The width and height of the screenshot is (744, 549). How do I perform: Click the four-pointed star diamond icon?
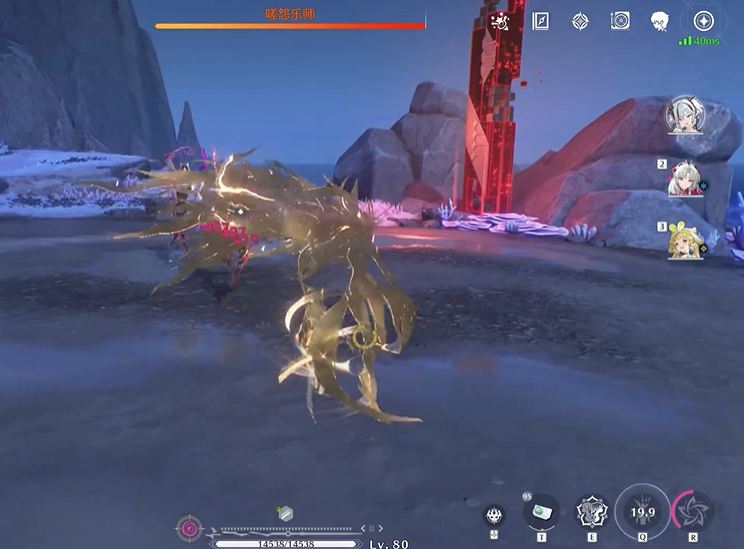[x=580, y=21]
